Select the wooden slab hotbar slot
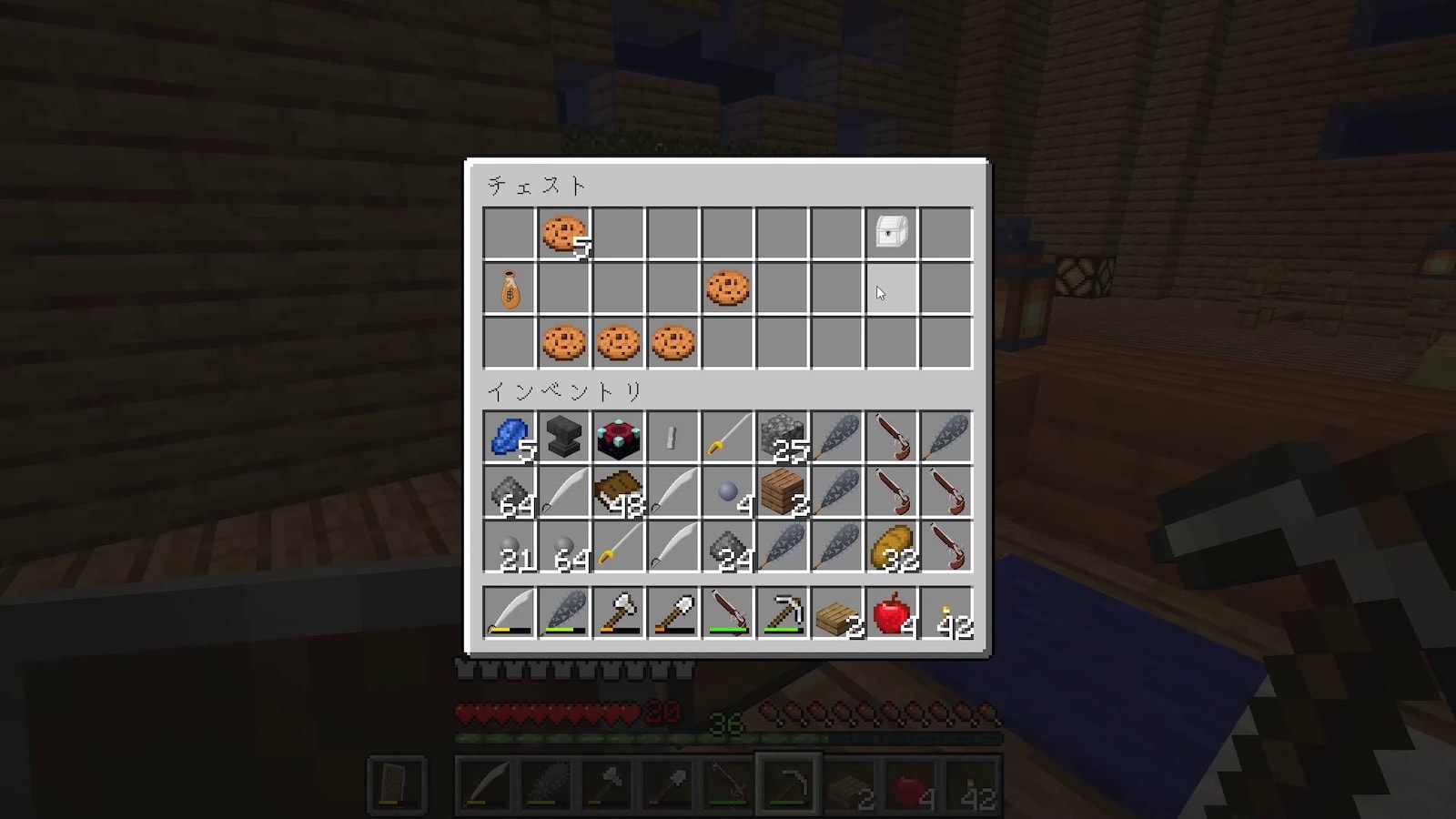1456x819 pixels. tap(837, 613)
